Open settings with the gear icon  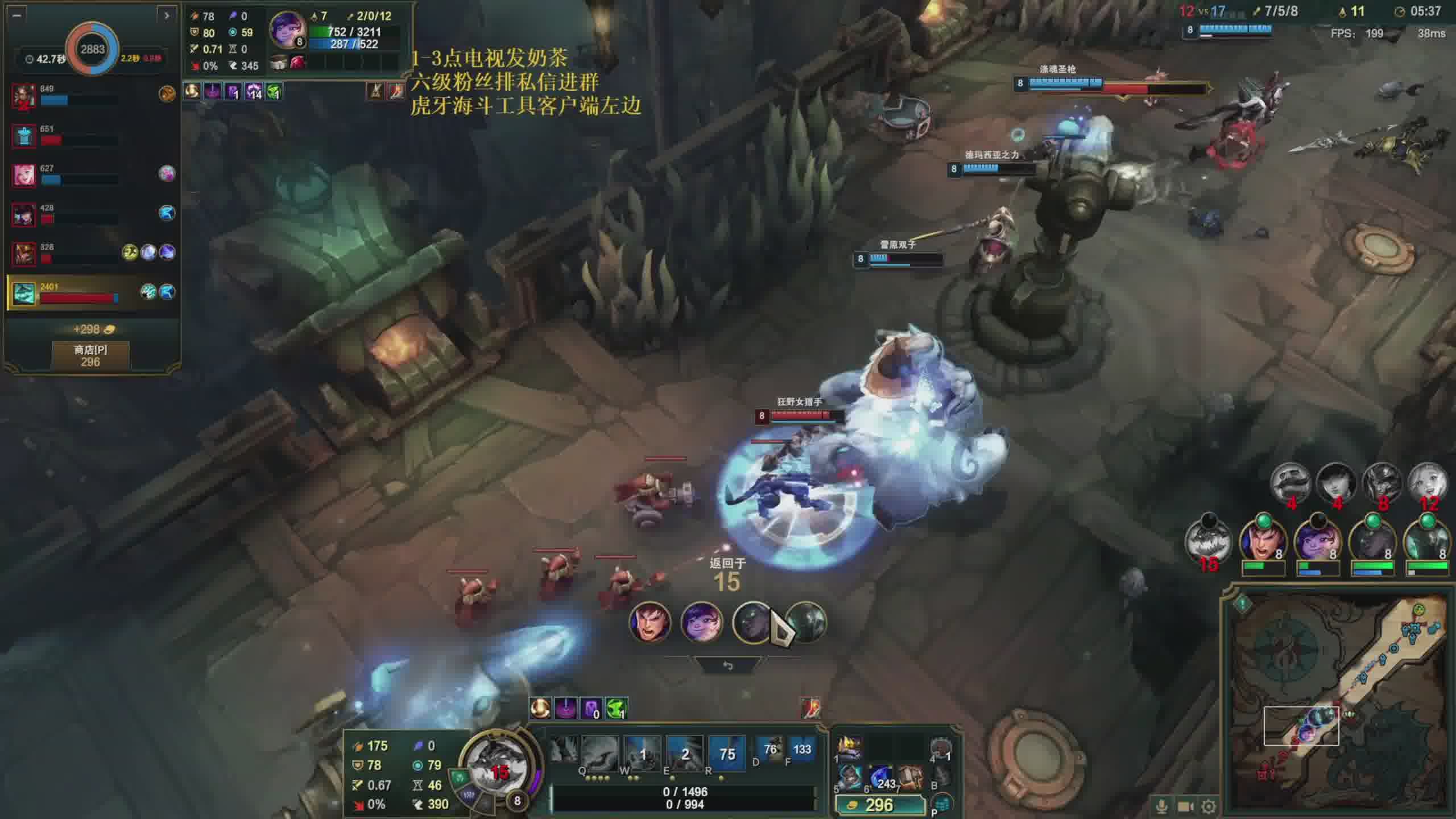[x=1208, y=806]
